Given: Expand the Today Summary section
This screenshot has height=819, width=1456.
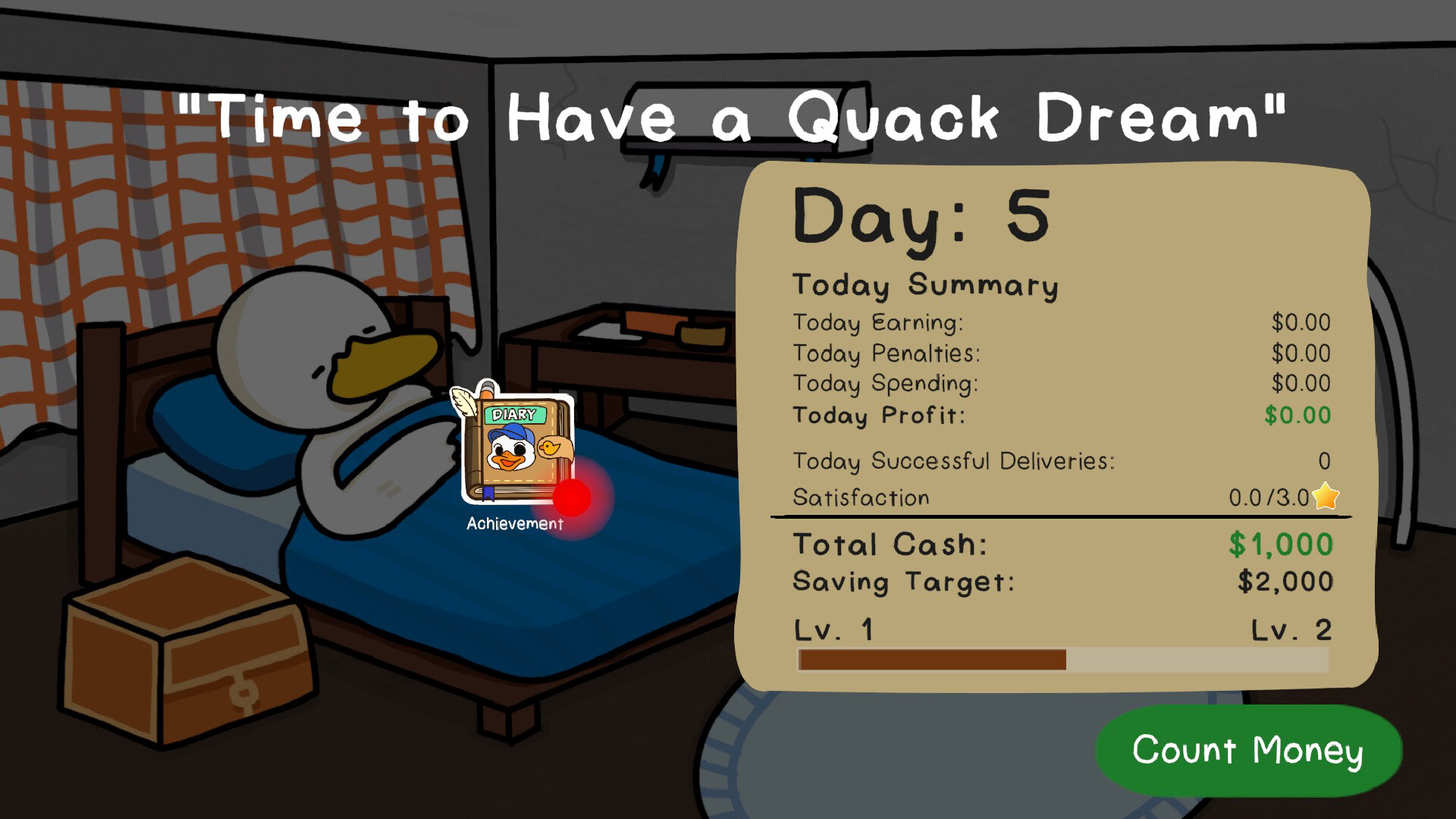Looking at the screenshot, I should click(925, 286).
